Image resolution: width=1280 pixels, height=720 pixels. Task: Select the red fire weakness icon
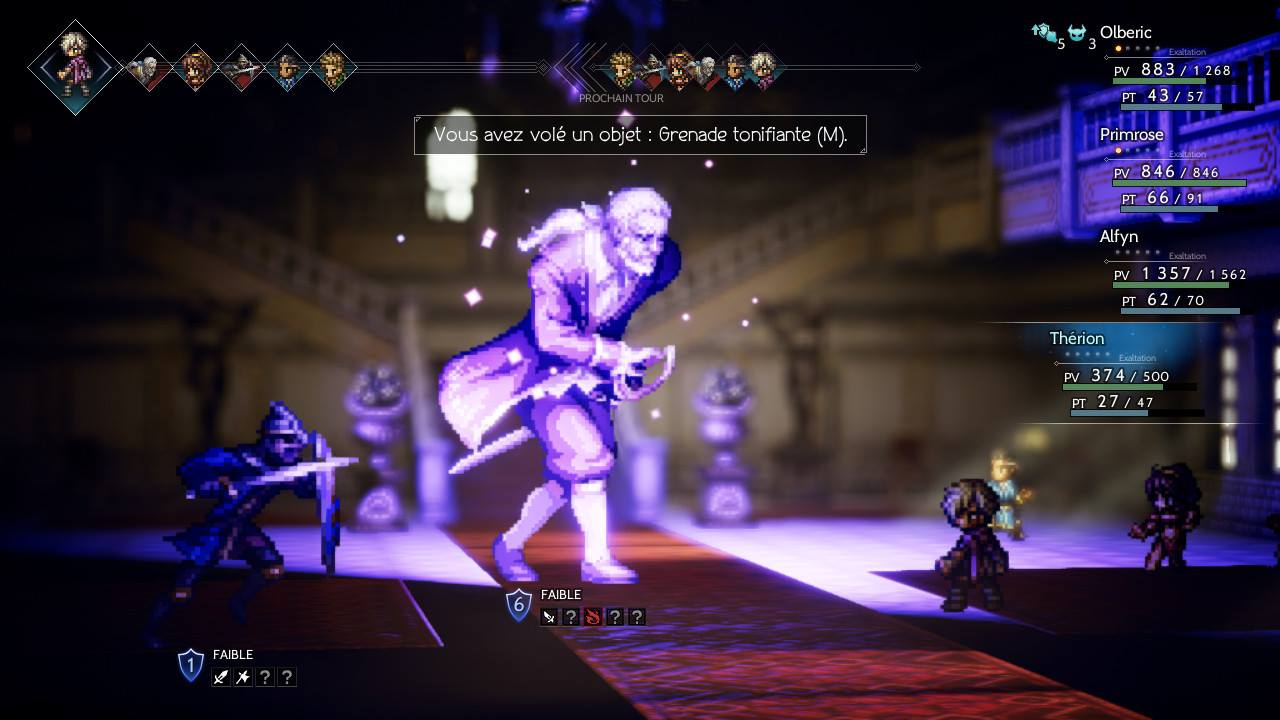pos(592,617)
